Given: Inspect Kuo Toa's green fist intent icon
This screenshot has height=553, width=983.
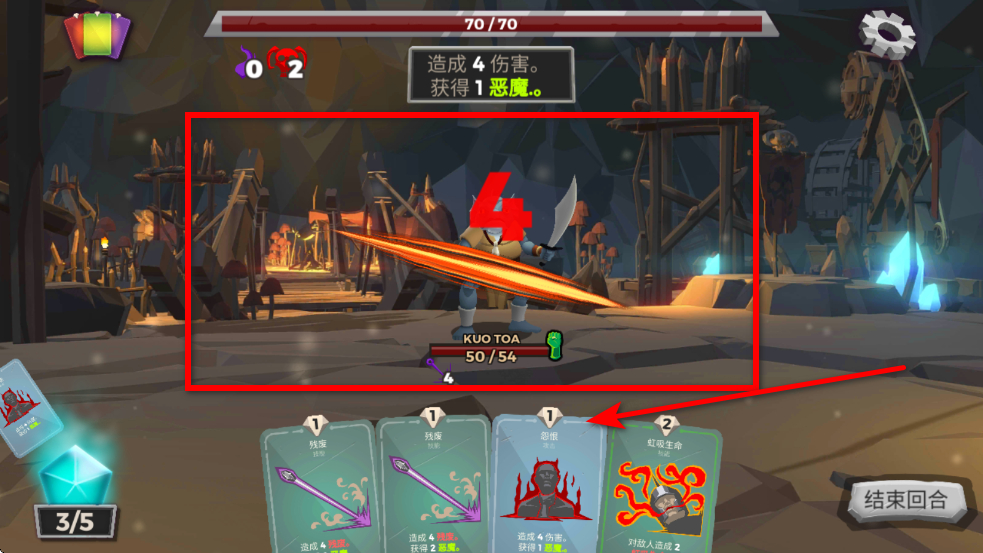Looking at the screenshot, I should click(x=555, y=345).
